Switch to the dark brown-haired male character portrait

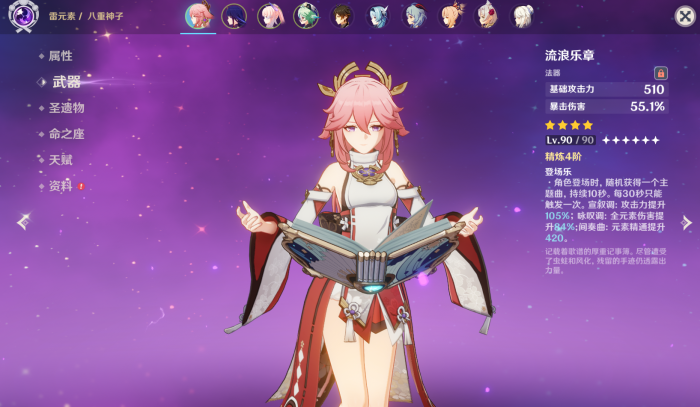342,16
